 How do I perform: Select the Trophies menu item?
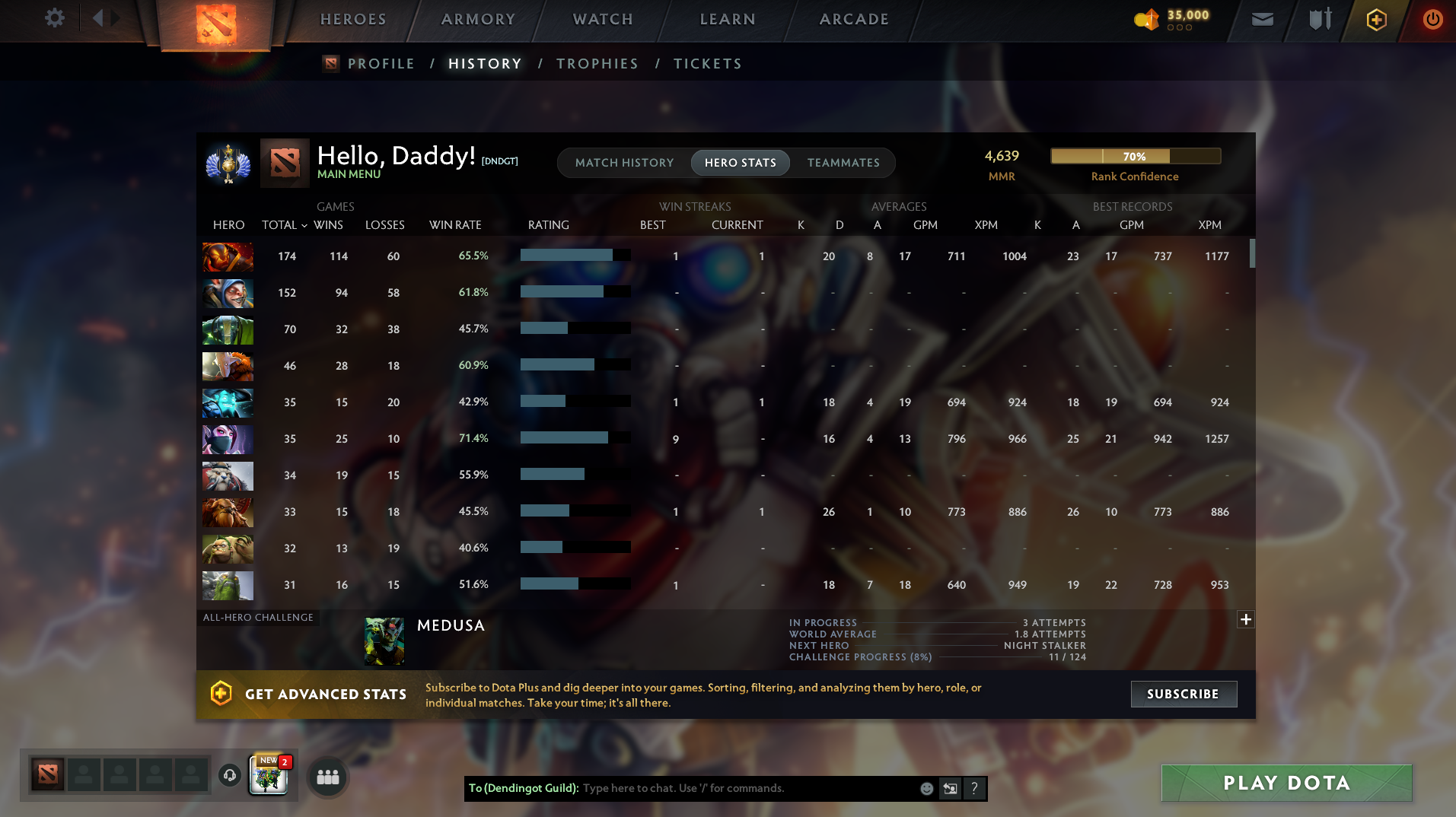click(x=597, y=64)
